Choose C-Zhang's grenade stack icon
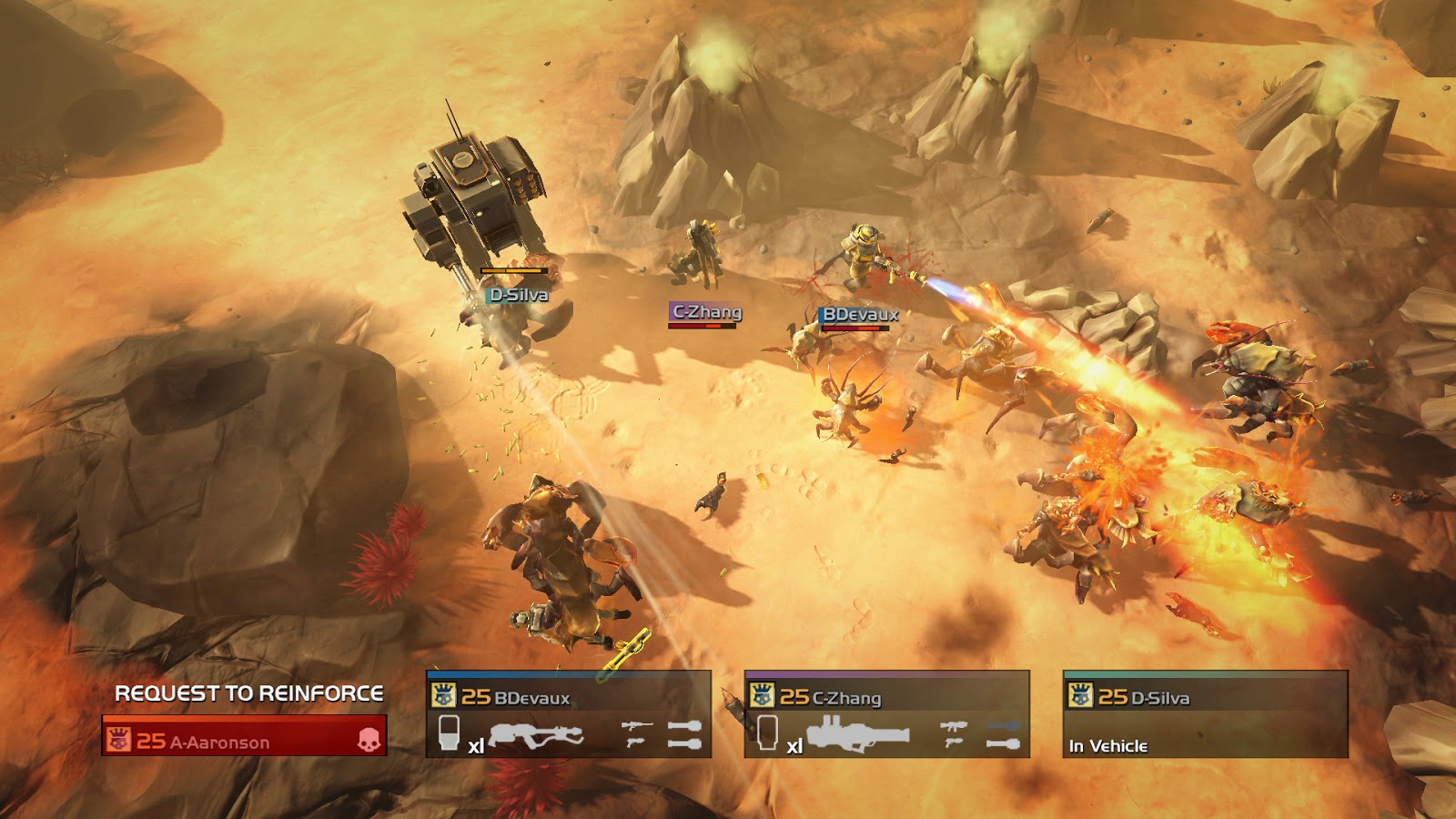The width and height of the screenshot is (1456, 819). pyautogui.click(x=1003, y=735)
